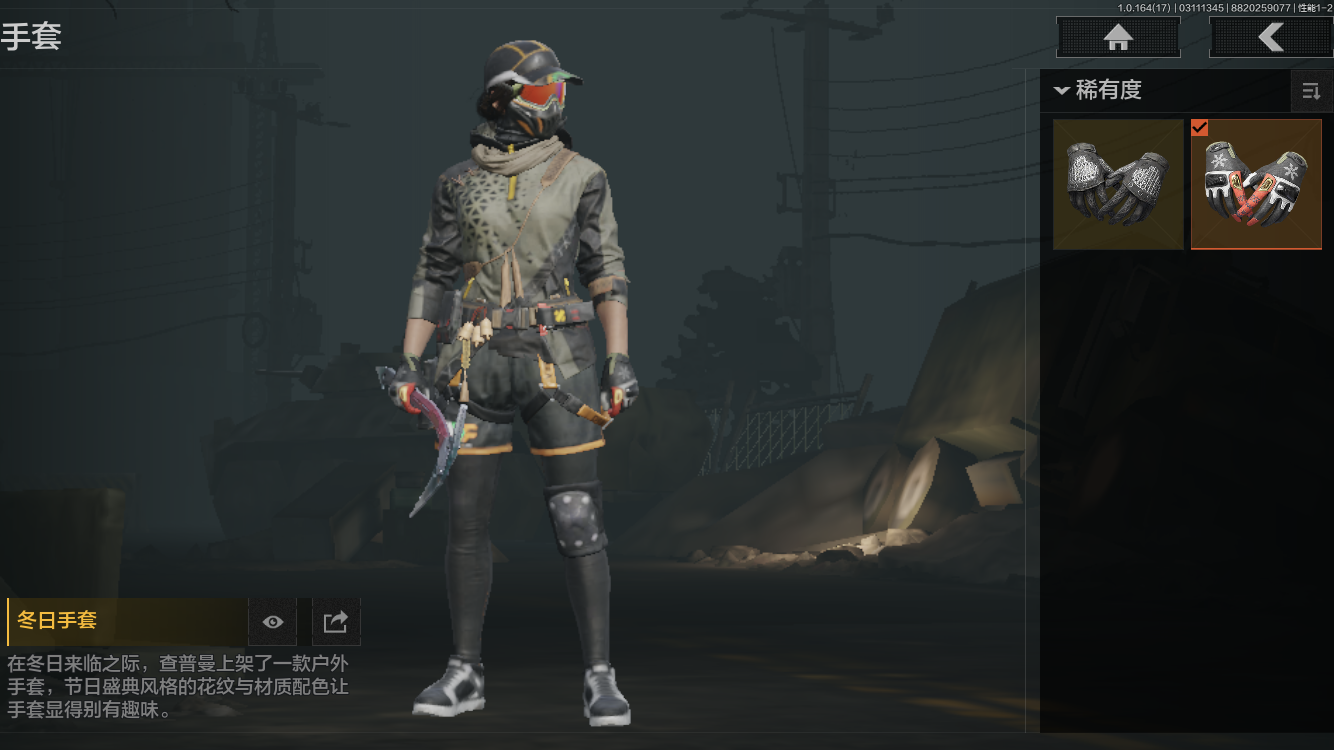Return to previous screen using back button
The width and height of the screenshot is (1334, 750).
1271,36
